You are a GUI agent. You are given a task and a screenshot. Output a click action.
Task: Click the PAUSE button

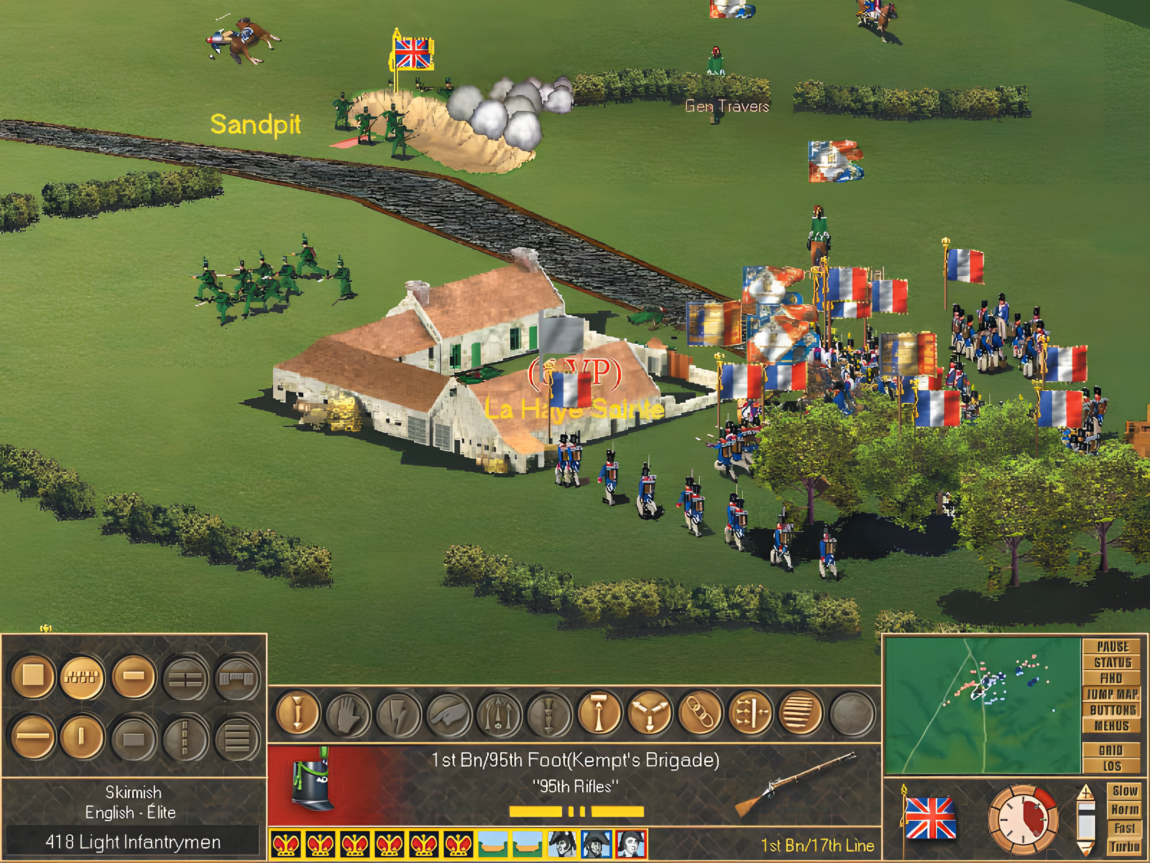(x=1111, y=647)
